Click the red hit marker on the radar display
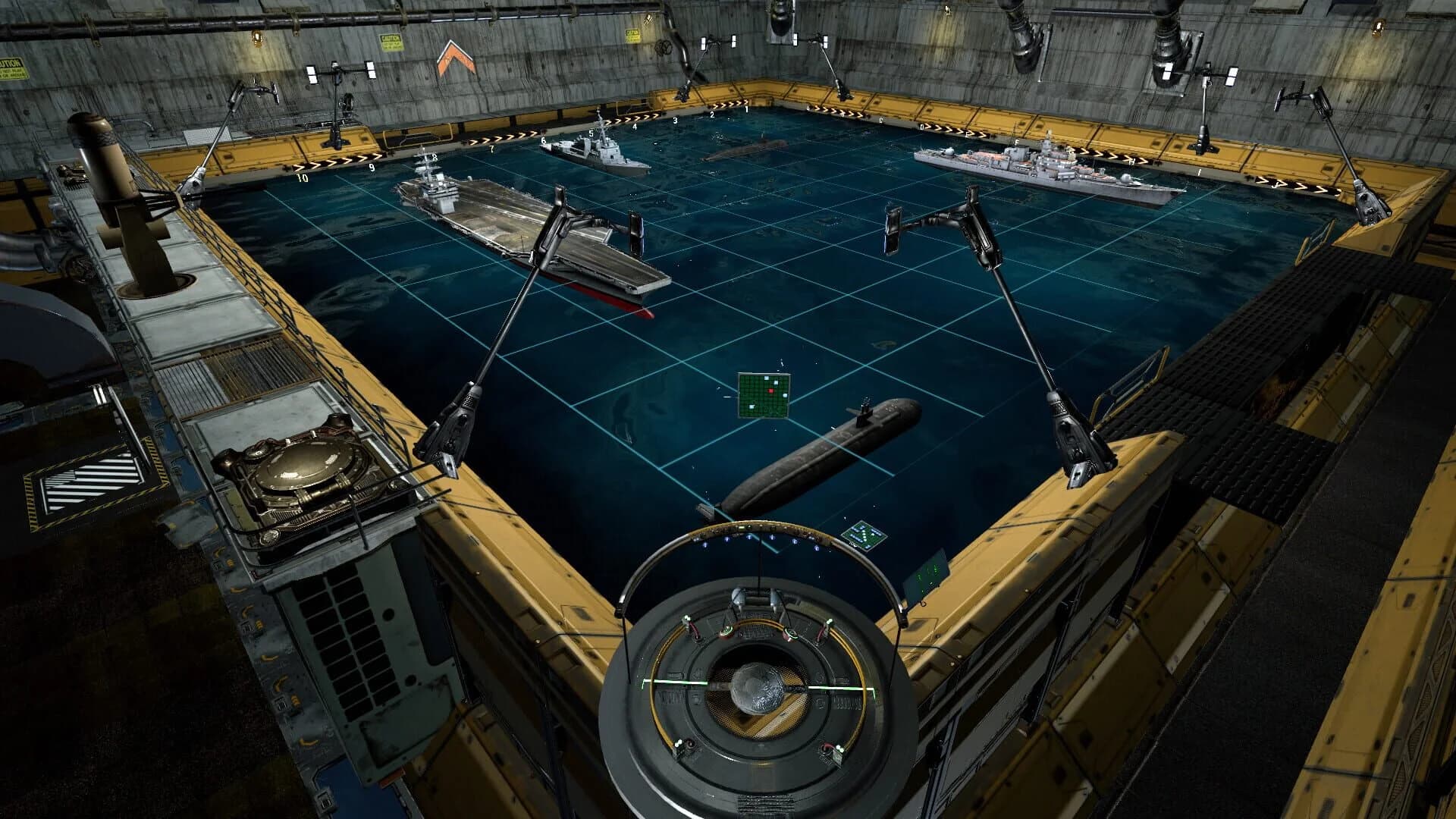 pos(770,391)
